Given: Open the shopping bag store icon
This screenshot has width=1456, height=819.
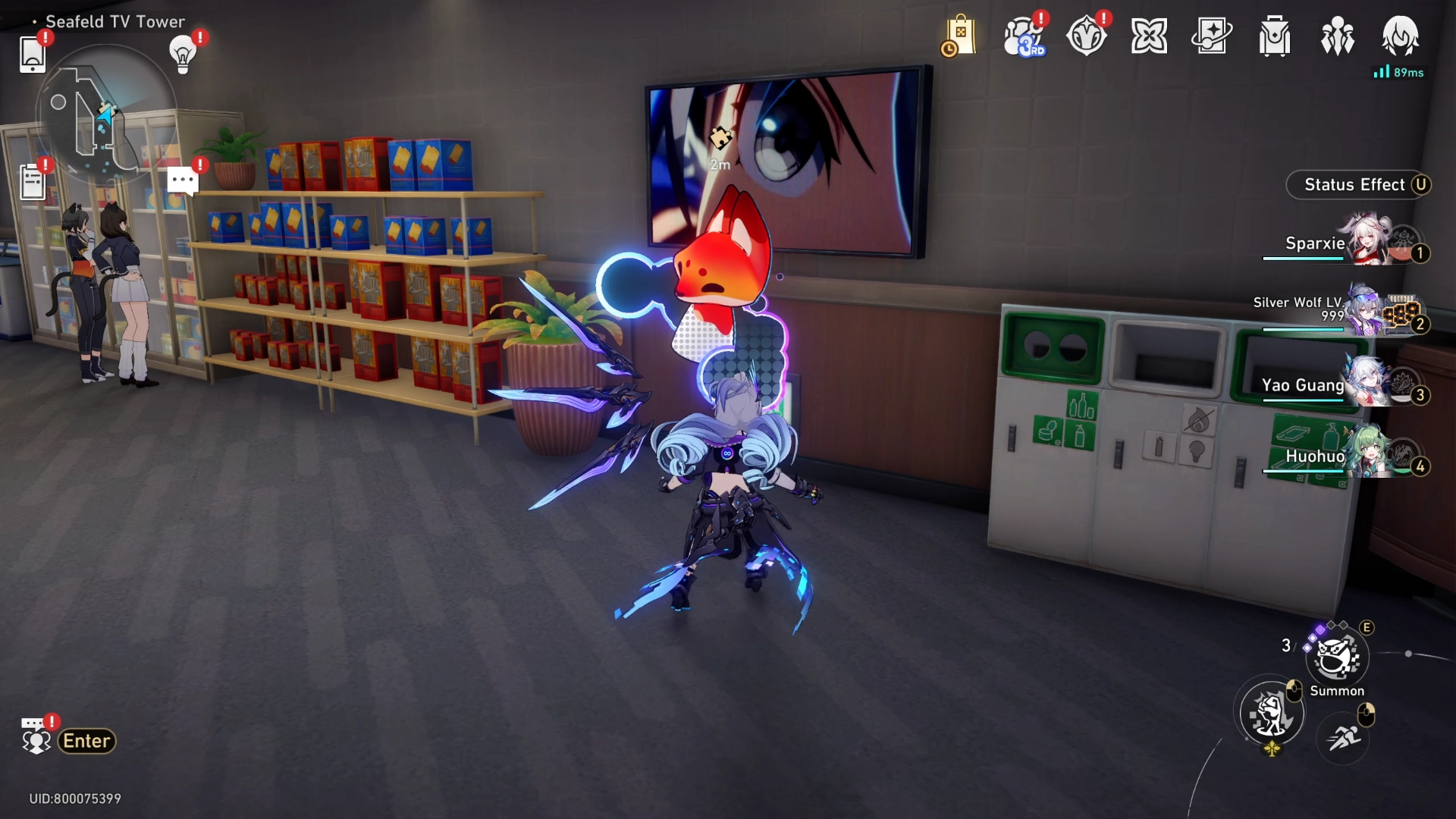Looking at the screenshot, I should pyautogui.click(x=959, y=36).
